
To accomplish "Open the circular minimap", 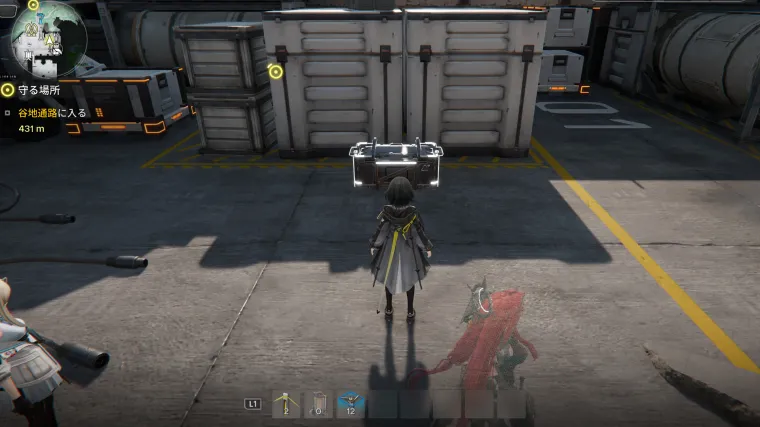I will point(48,38).
